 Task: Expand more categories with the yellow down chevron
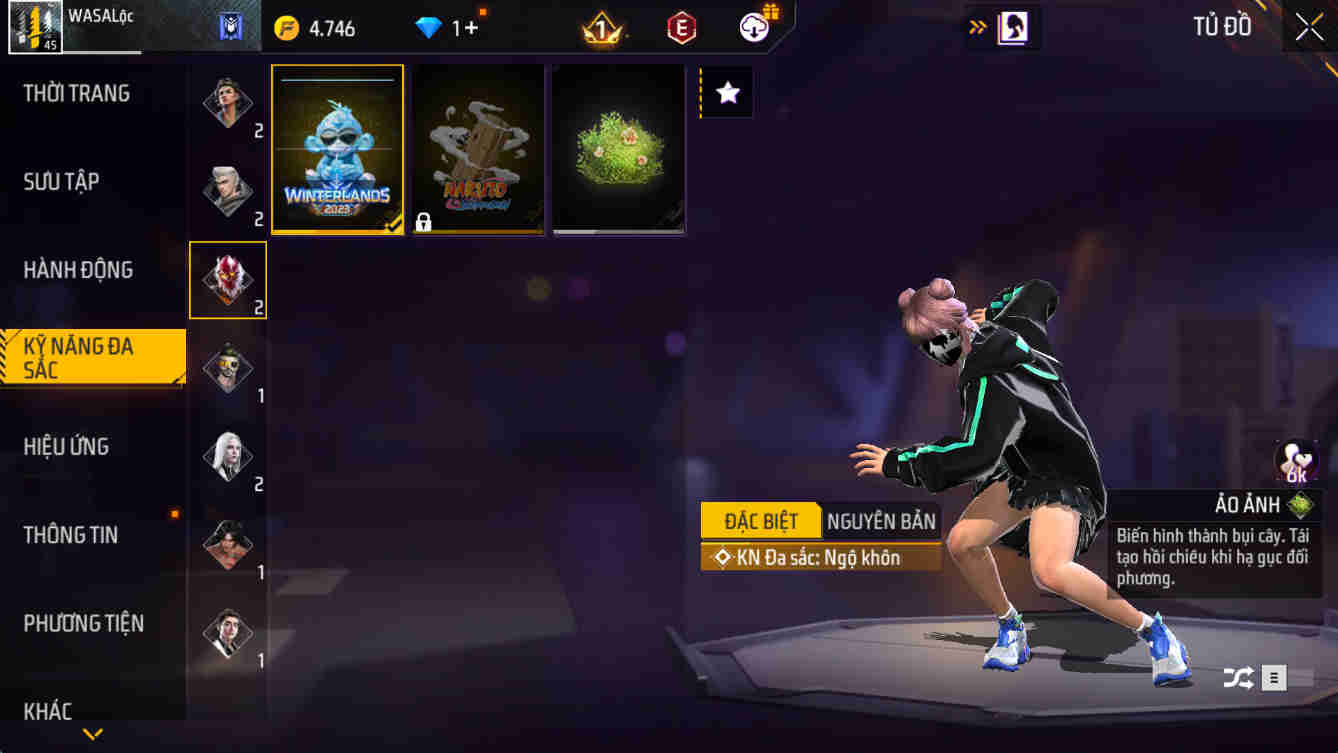tap(93, 733)
